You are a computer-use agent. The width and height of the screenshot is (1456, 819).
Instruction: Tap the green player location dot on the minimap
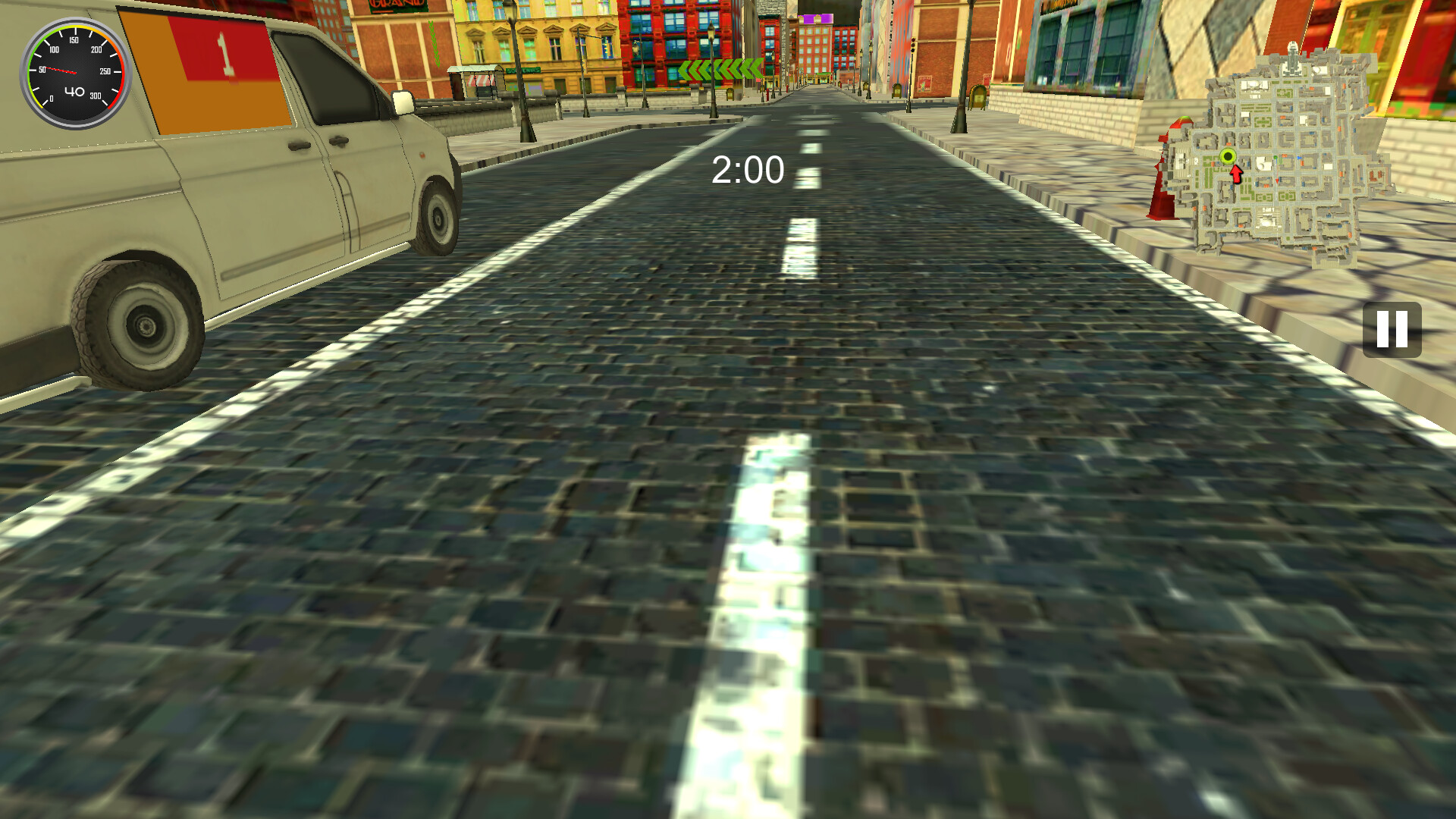click(x=1226, y=156)
